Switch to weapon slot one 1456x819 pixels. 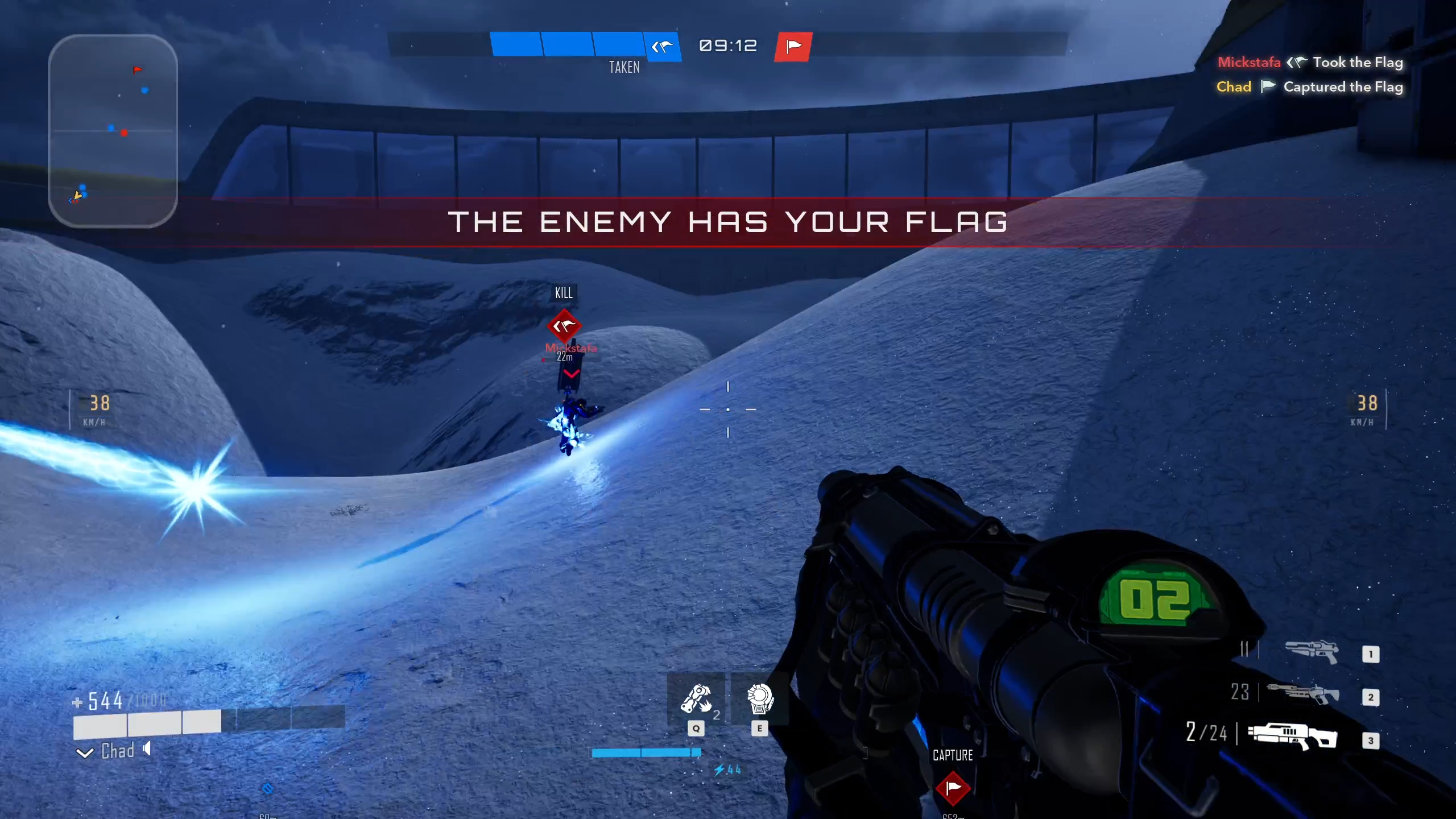(1312, 652)
